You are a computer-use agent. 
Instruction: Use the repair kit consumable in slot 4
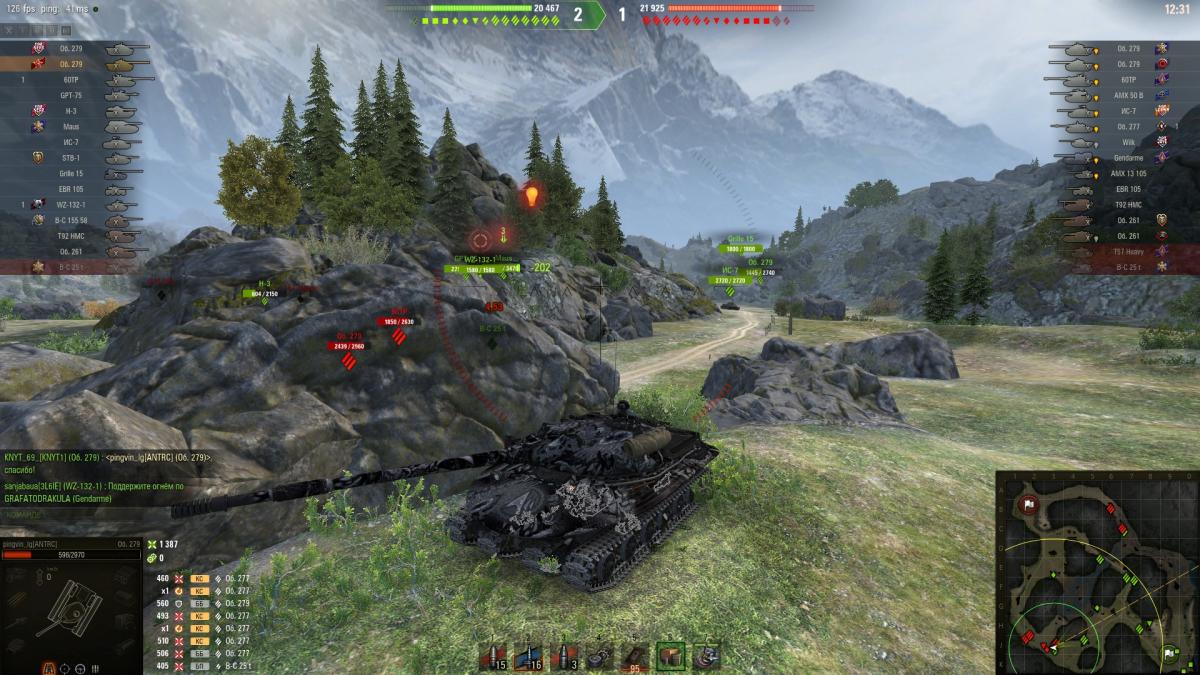[x=600, y=655]
